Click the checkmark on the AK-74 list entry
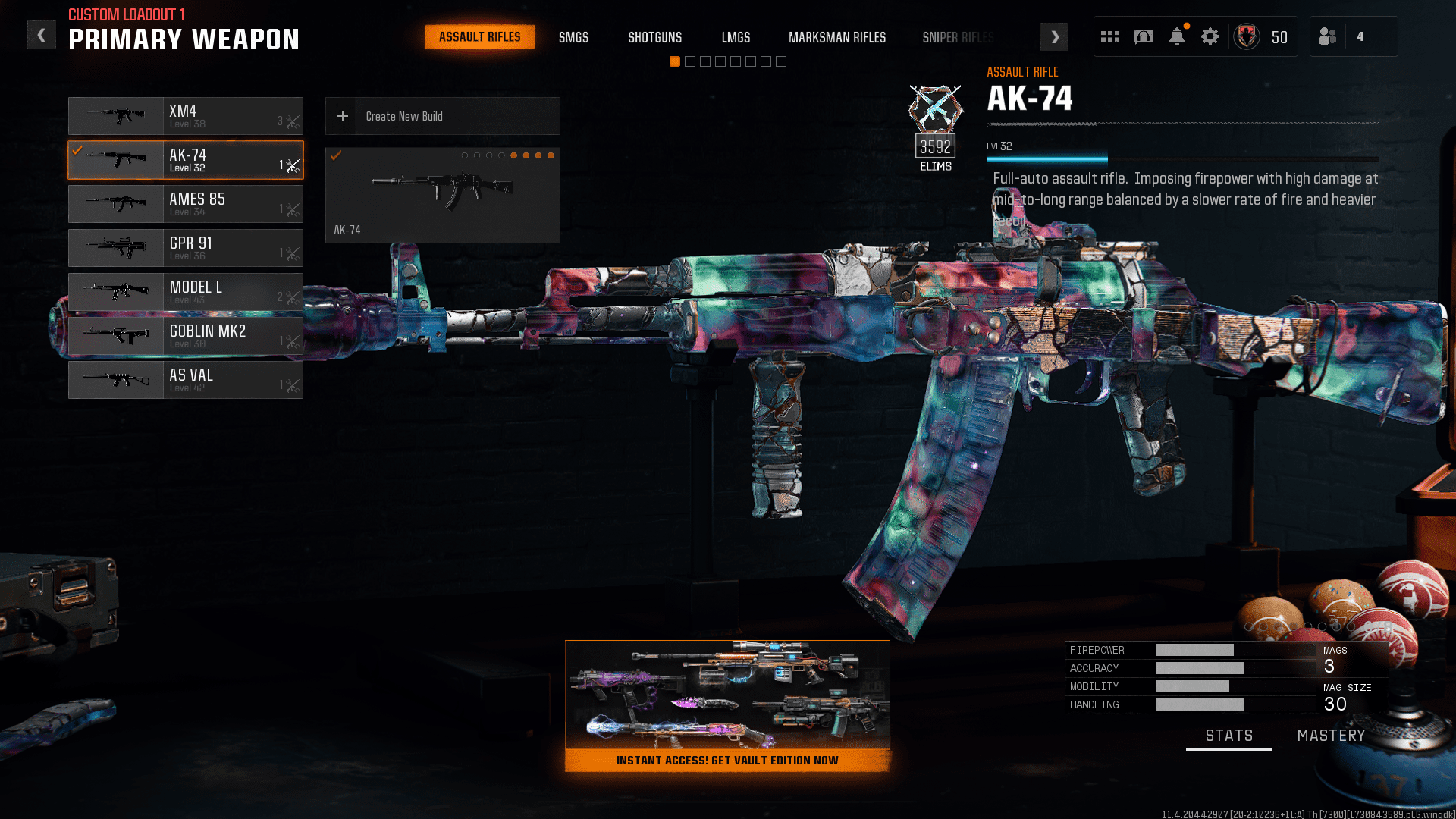The height and width of the screenshot is (819, 1456). coord(77,149)
